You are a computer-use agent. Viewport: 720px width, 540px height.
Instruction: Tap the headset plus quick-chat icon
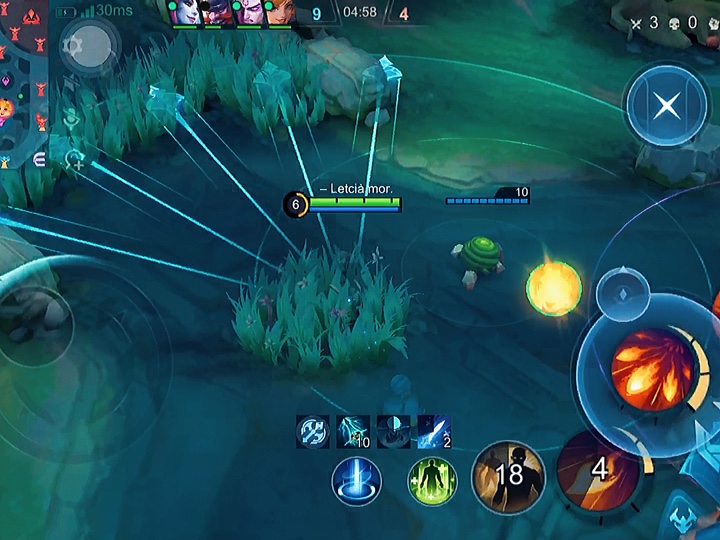pos(72,158)
